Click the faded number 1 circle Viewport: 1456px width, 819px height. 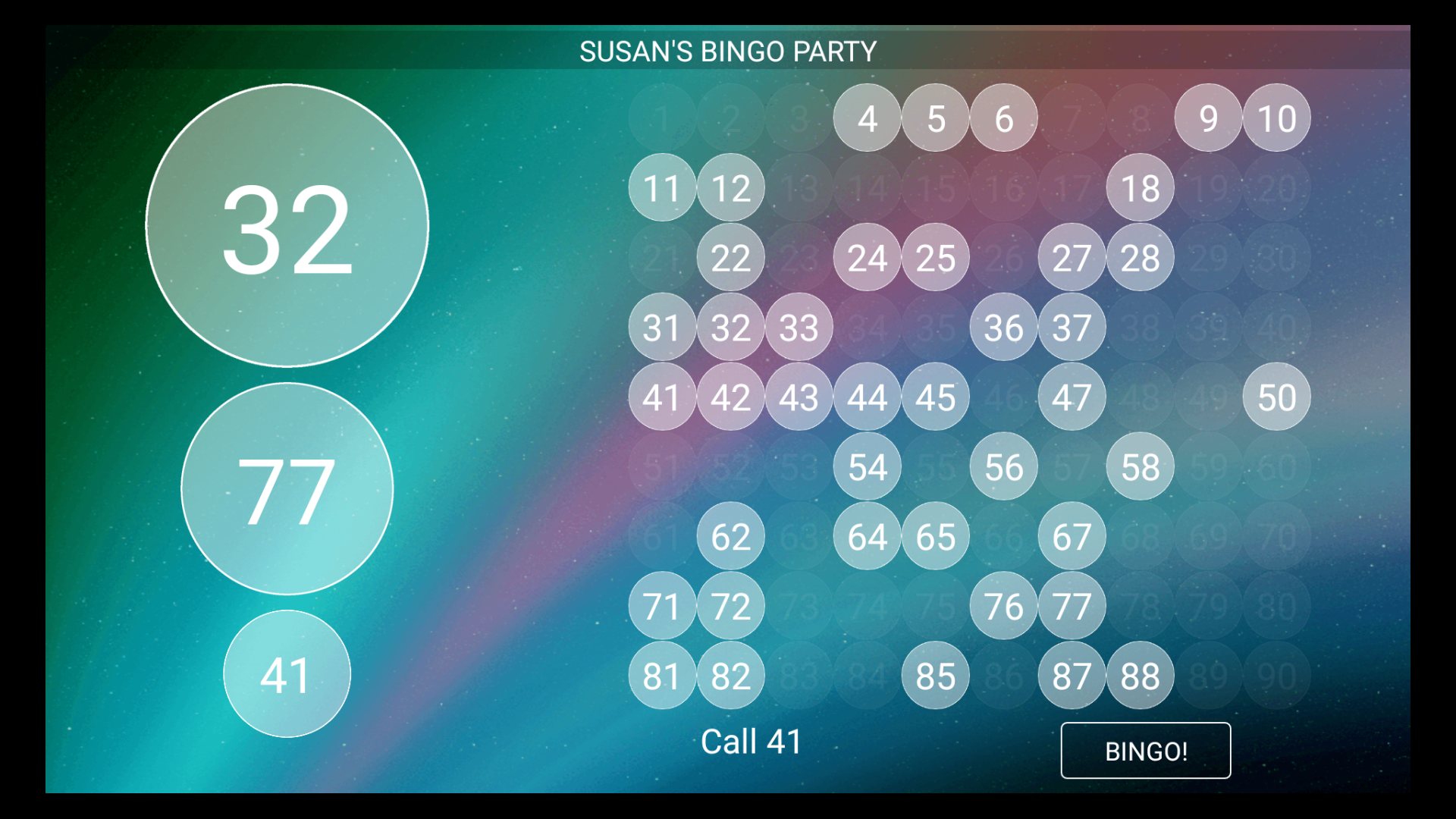click(x=662, y=118)
